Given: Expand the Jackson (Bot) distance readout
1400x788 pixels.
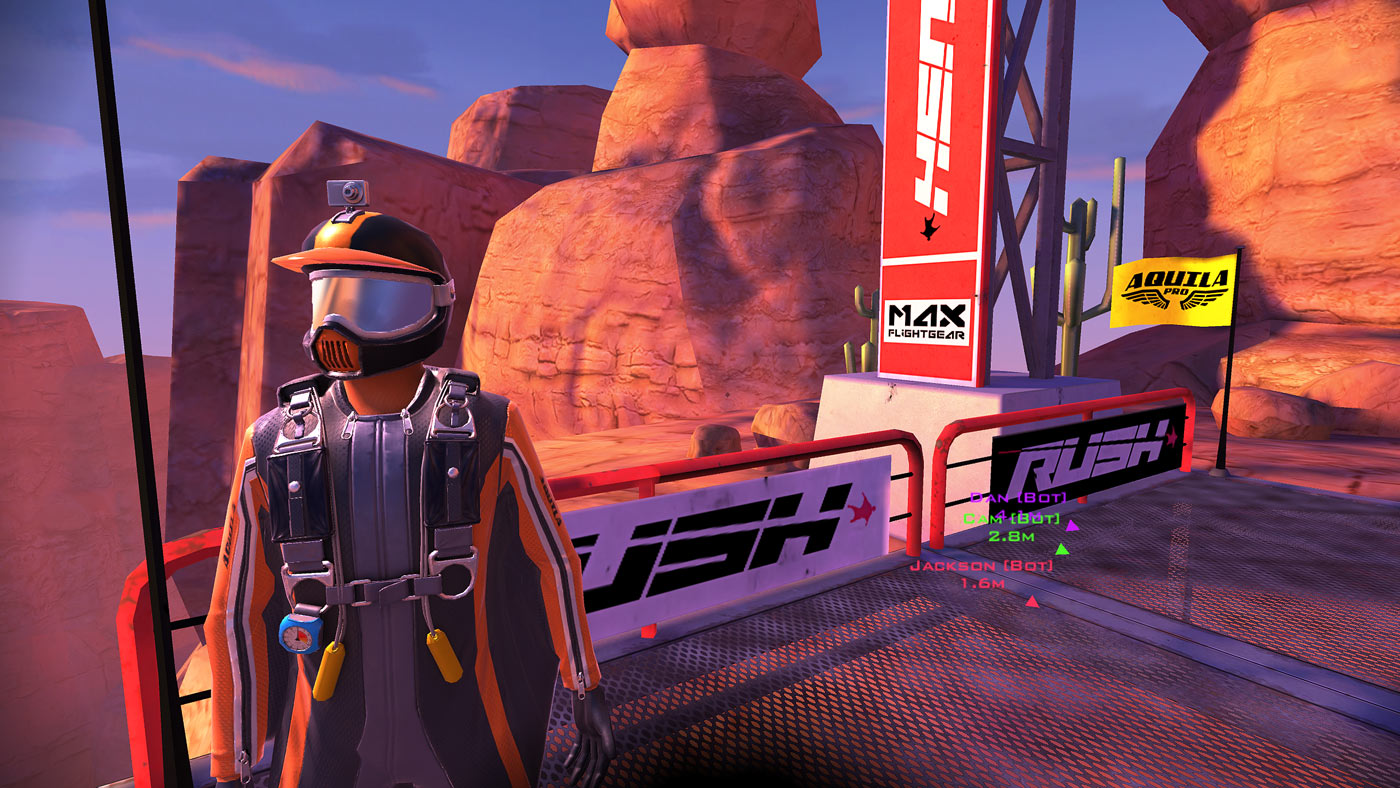Looking at the screenshot, I should (983, 582).
